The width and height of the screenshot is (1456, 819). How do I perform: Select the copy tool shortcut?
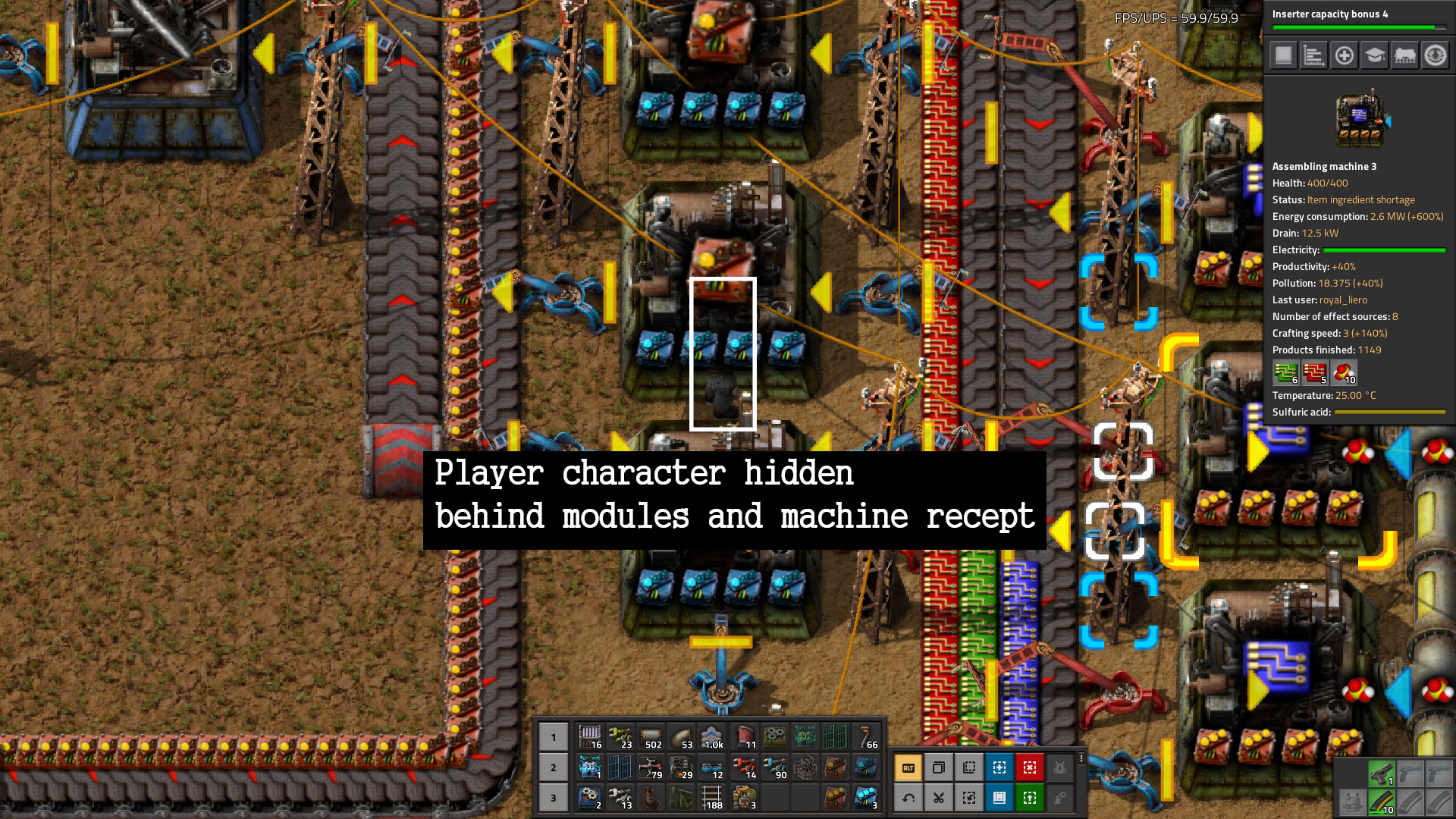(x=939, y=767)
